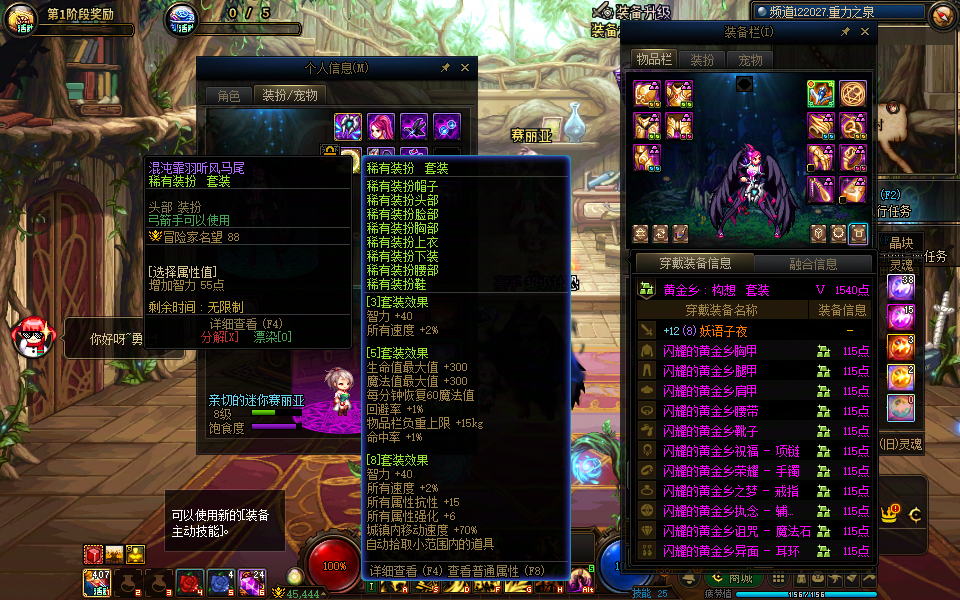
Task: Open the 宠物 pet tab
Action: (750, 60)
